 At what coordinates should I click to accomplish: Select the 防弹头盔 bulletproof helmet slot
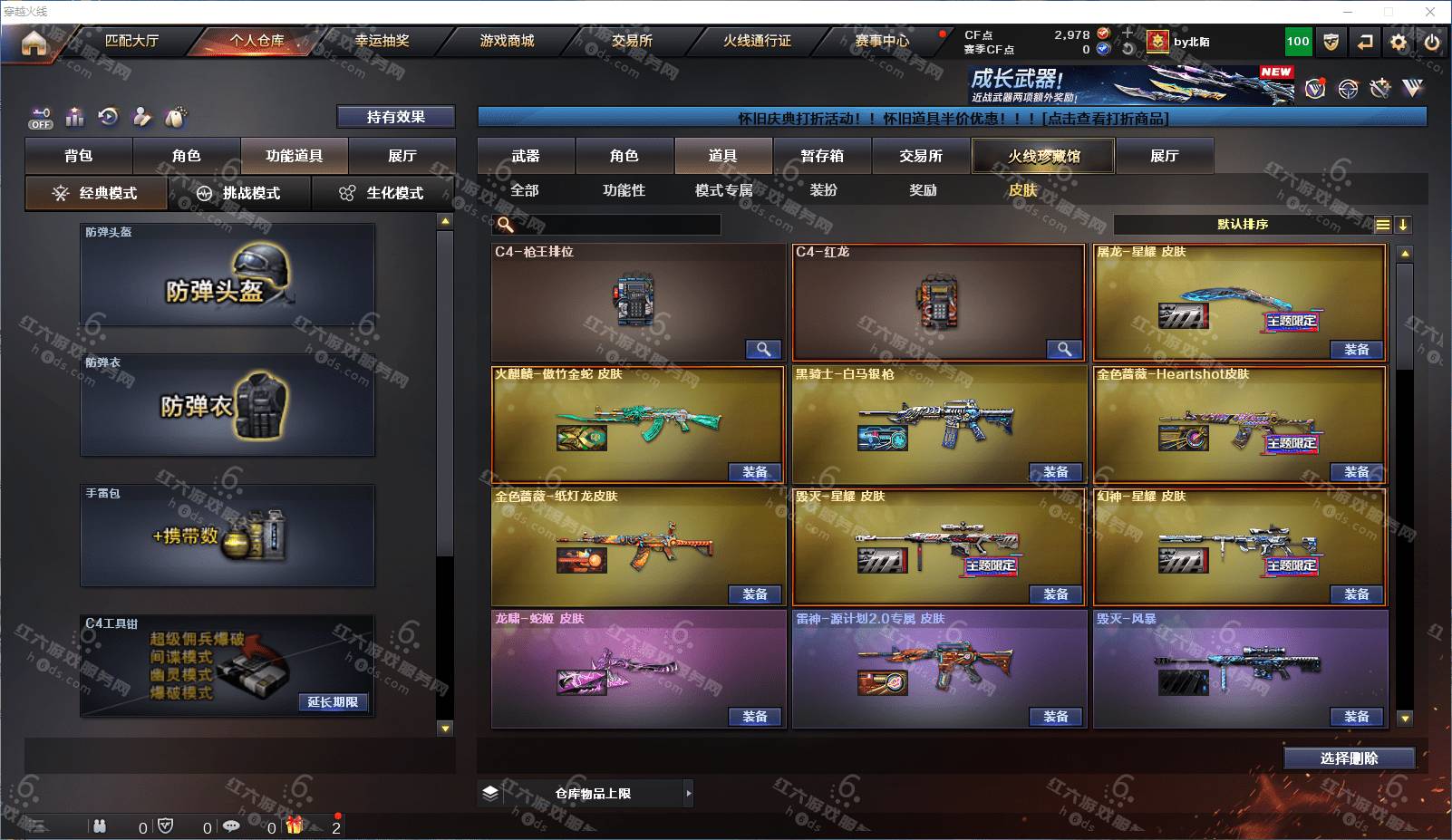pyautogui.click(x=227, y=275)
